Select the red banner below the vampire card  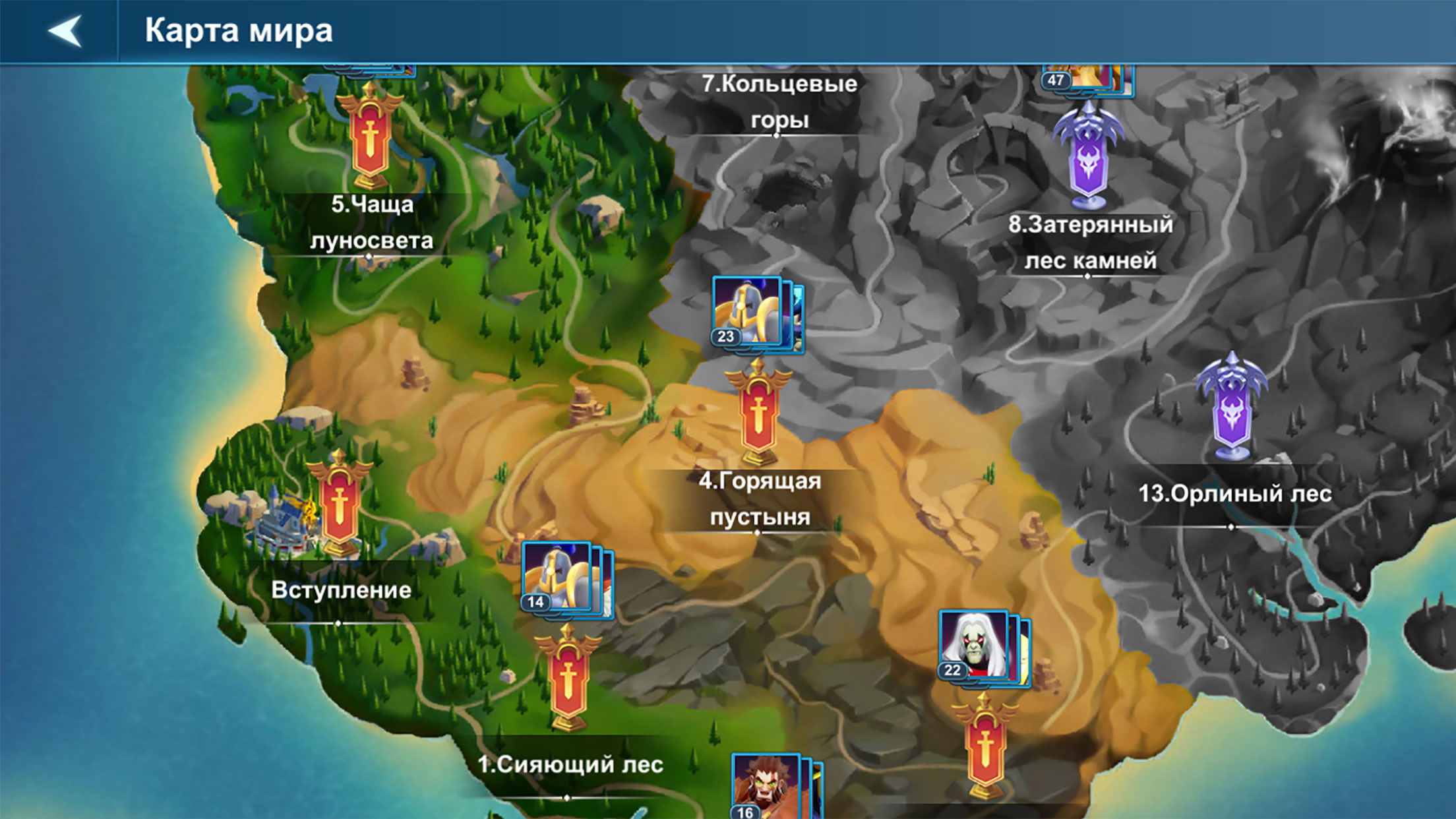point(985,748)
